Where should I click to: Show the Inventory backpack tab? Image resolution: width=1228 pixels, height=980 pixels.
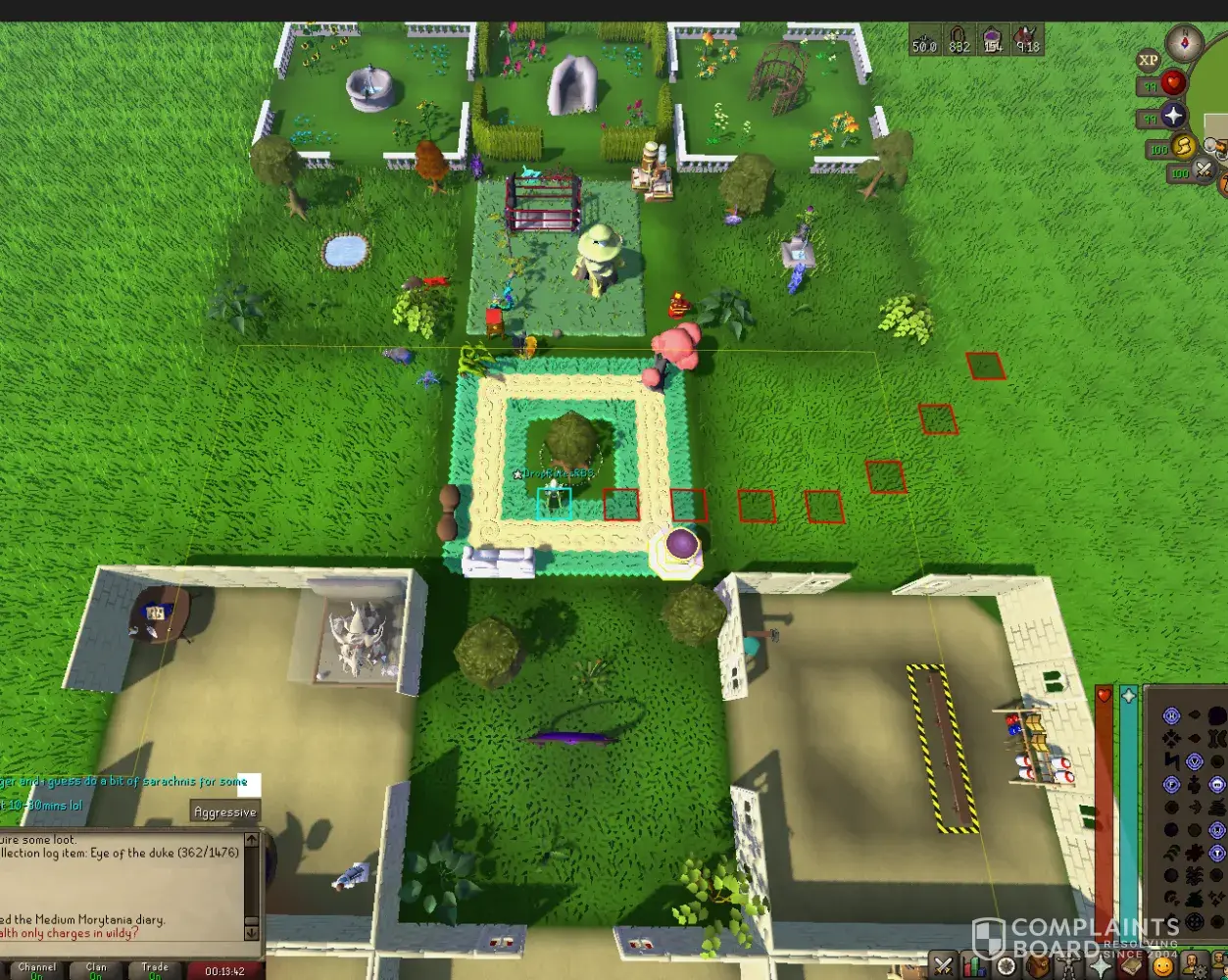coord(1037,966)
